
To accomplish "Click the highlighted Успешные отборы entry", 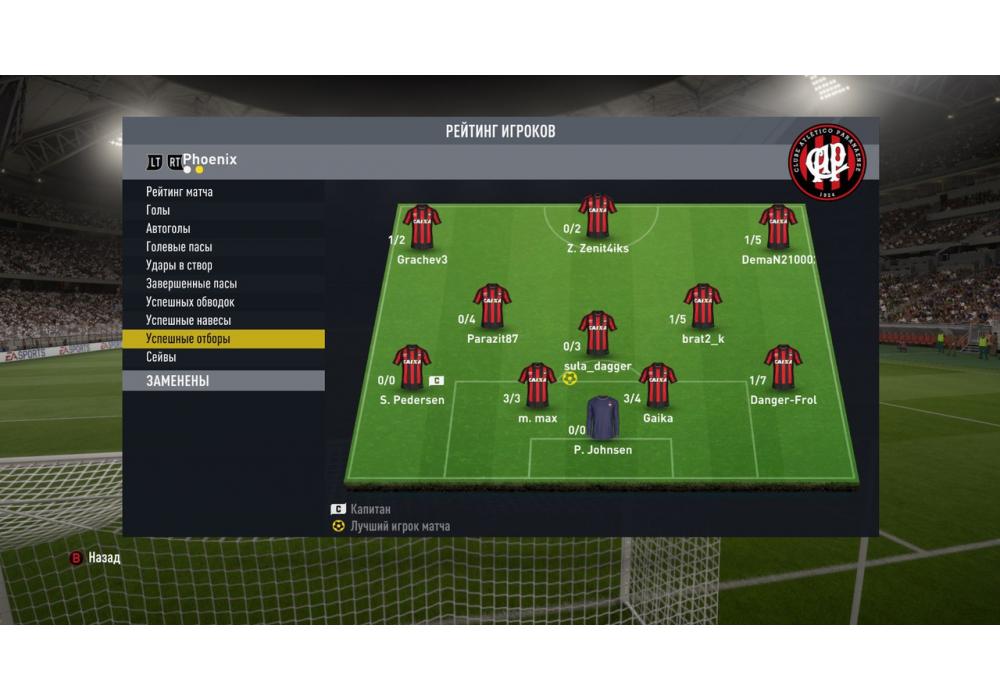I will (x=188, y=339).
